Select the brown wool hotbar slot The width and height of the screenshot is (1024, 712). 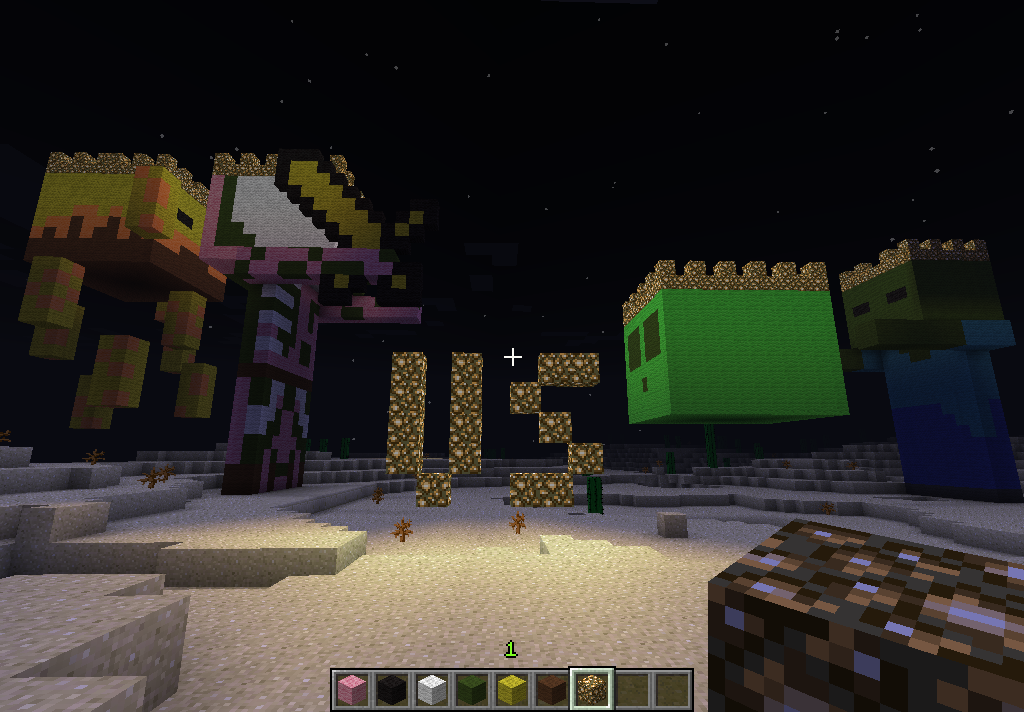pos(551,689)
